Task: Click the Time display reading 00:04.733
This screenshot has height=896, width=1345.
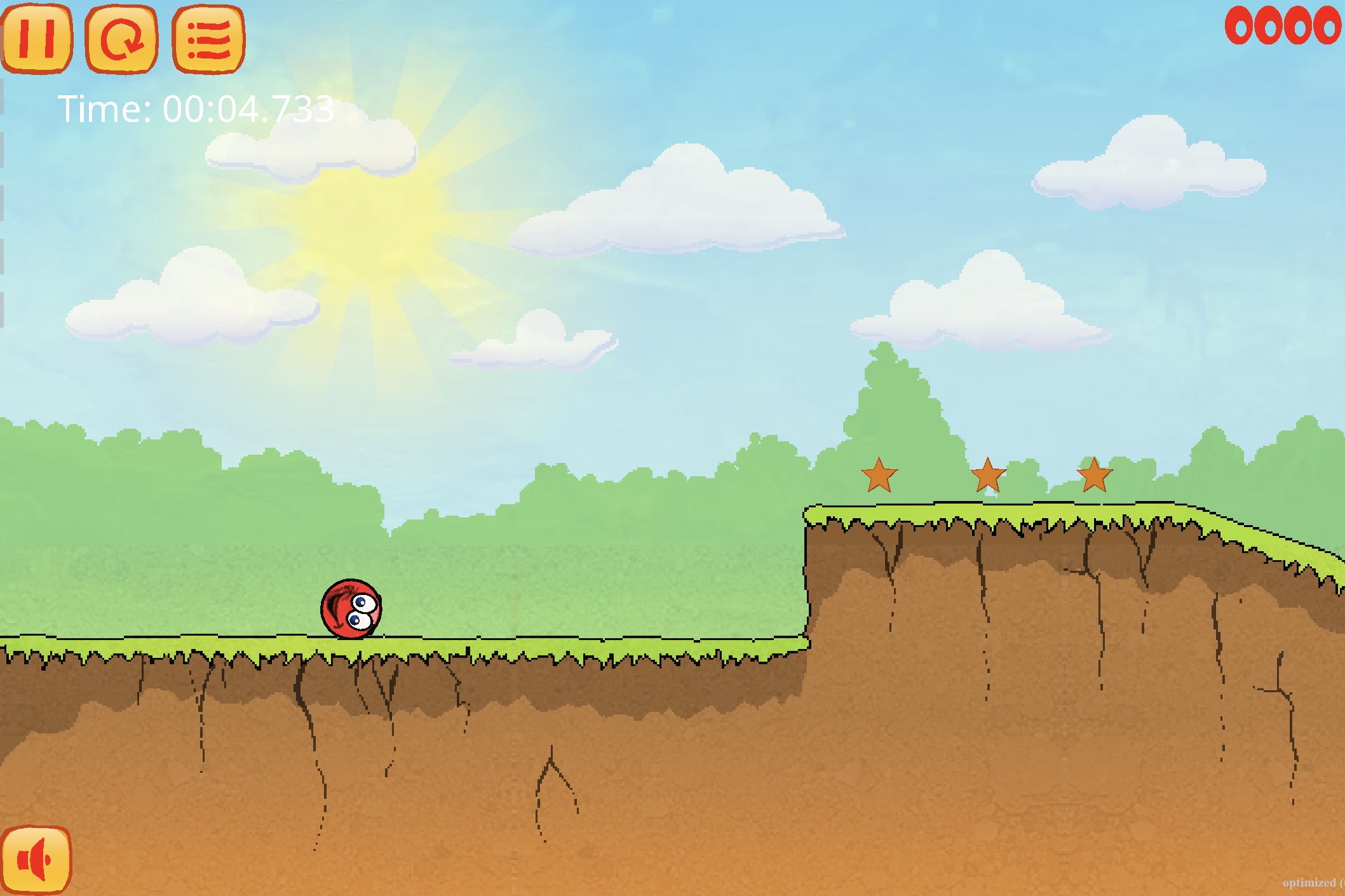Action: click(197, 108)
